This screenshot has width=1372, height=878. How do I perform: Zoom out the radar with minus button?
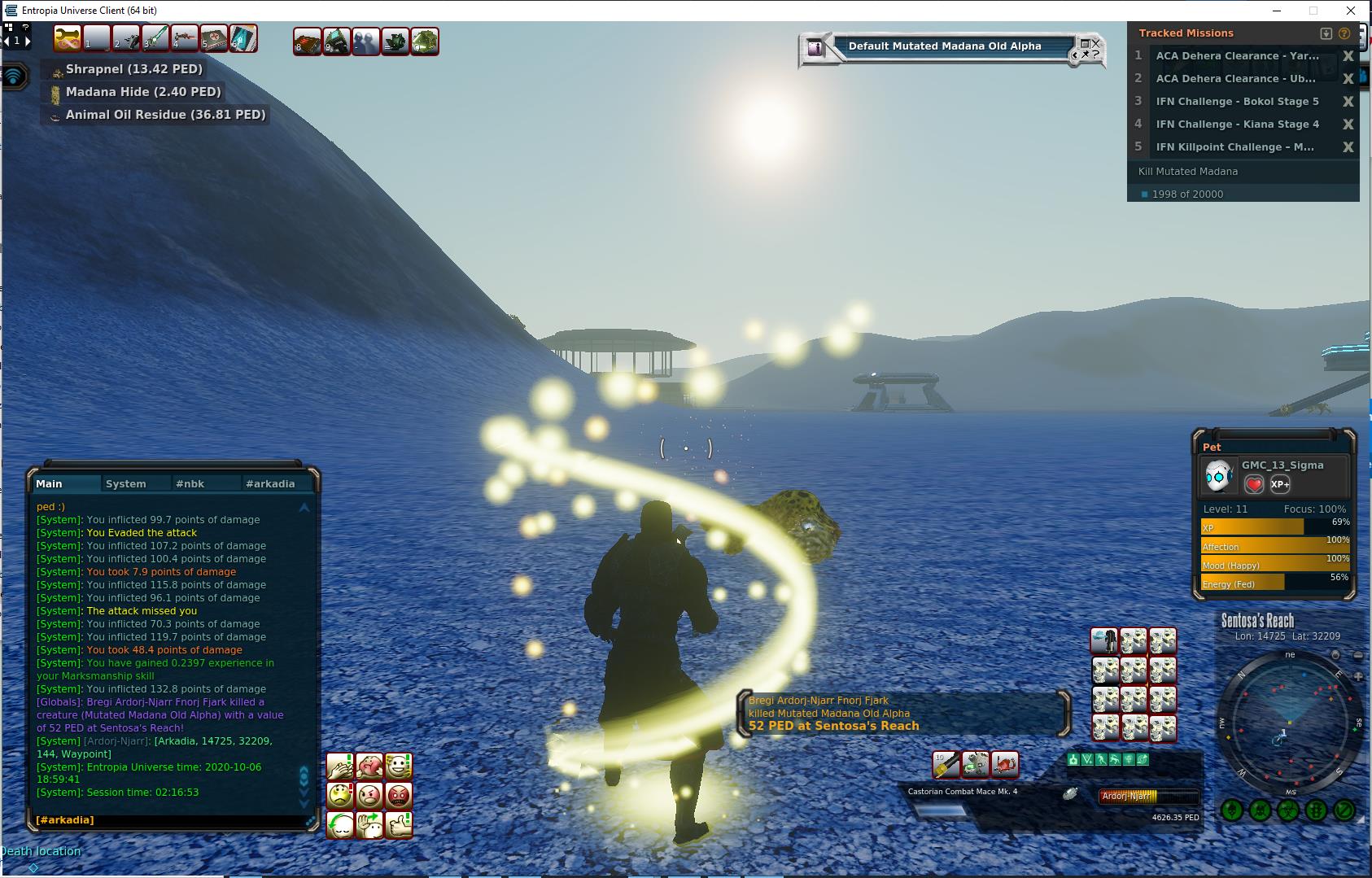click(1358, 656)
